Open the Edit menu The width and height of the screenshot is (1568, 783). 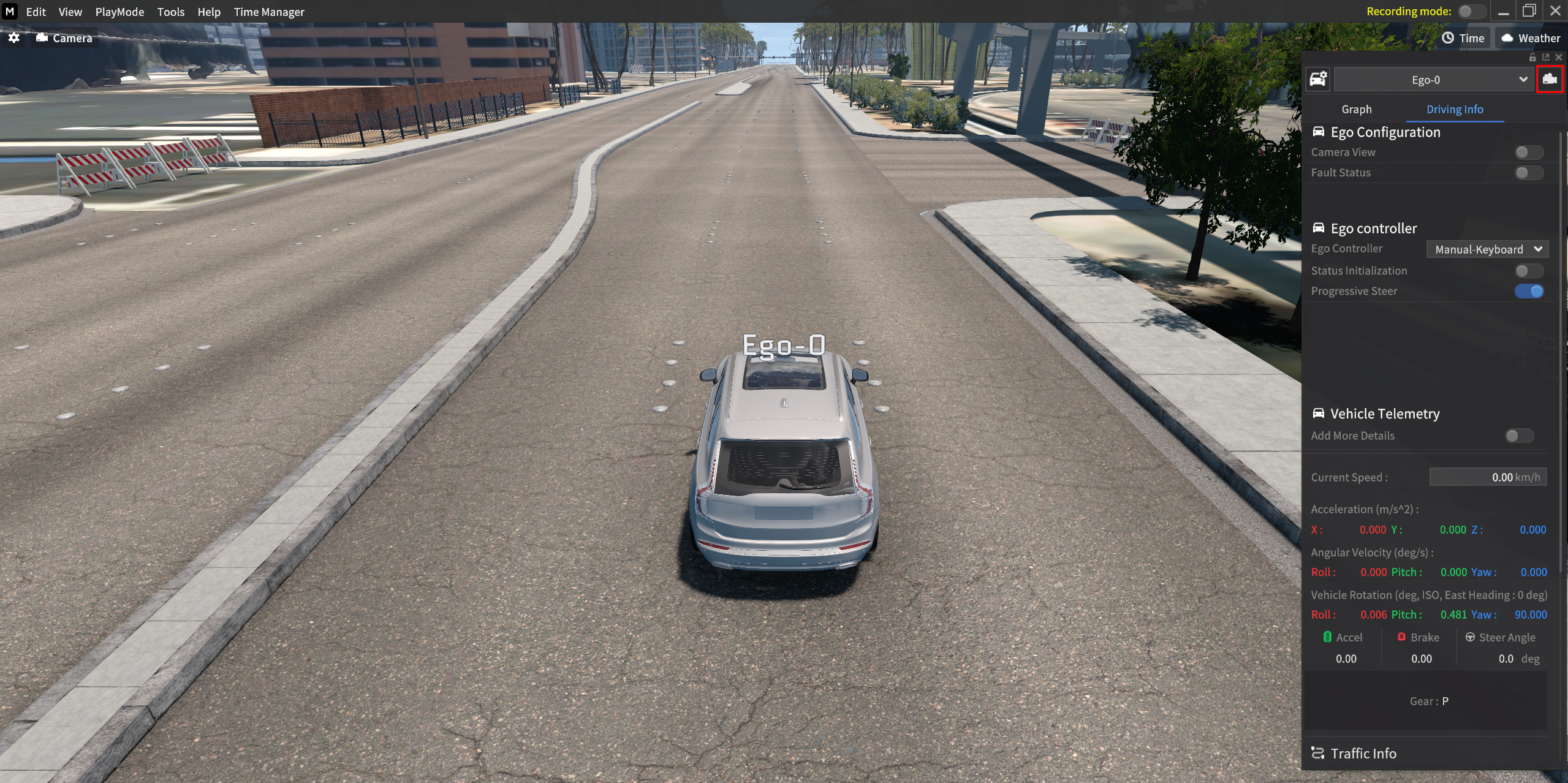click(x=36, y=12)
